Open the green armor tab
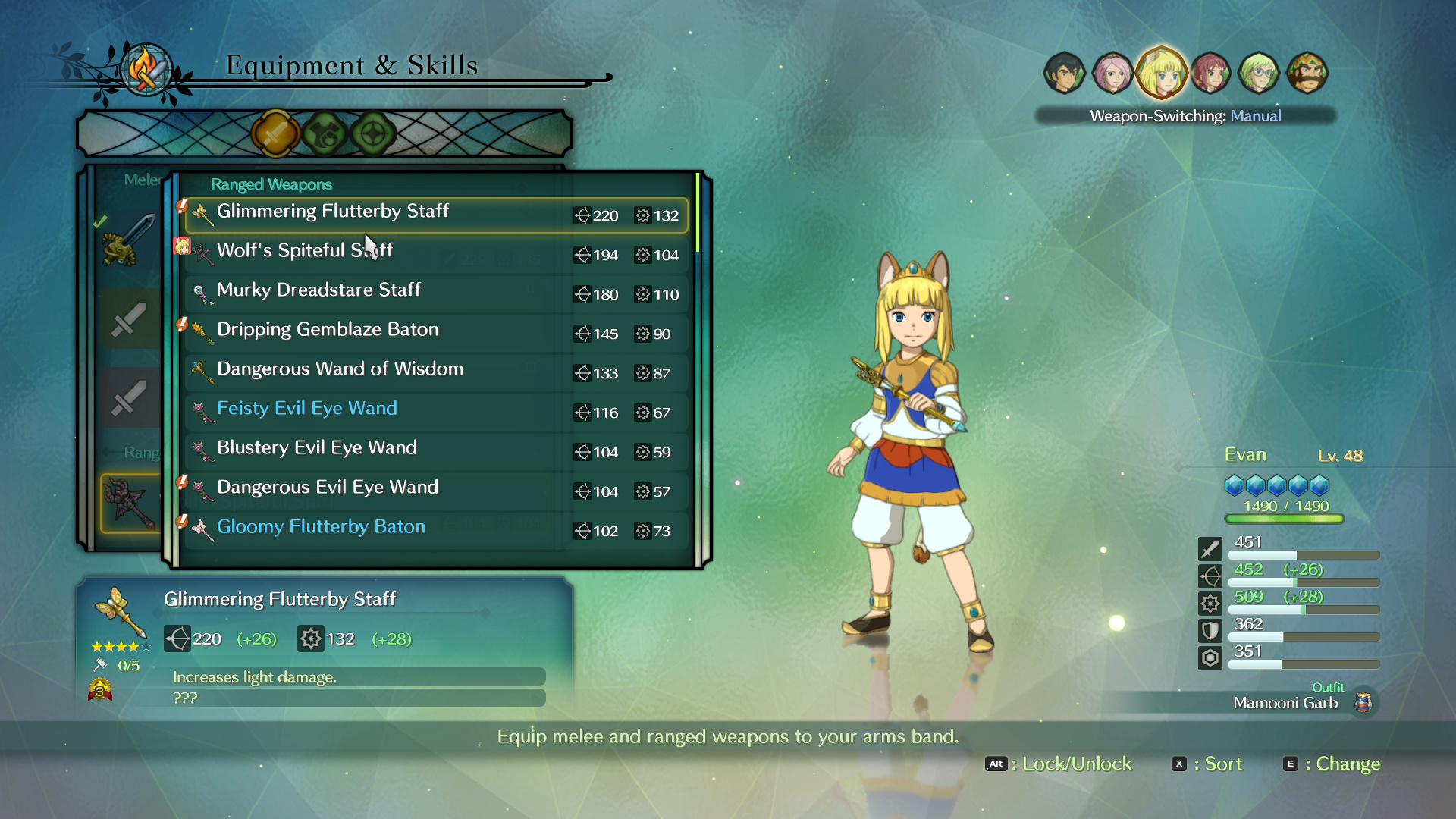Viewport: 1456px width, 819px height. pyautogui.click(x=325, y=134)
